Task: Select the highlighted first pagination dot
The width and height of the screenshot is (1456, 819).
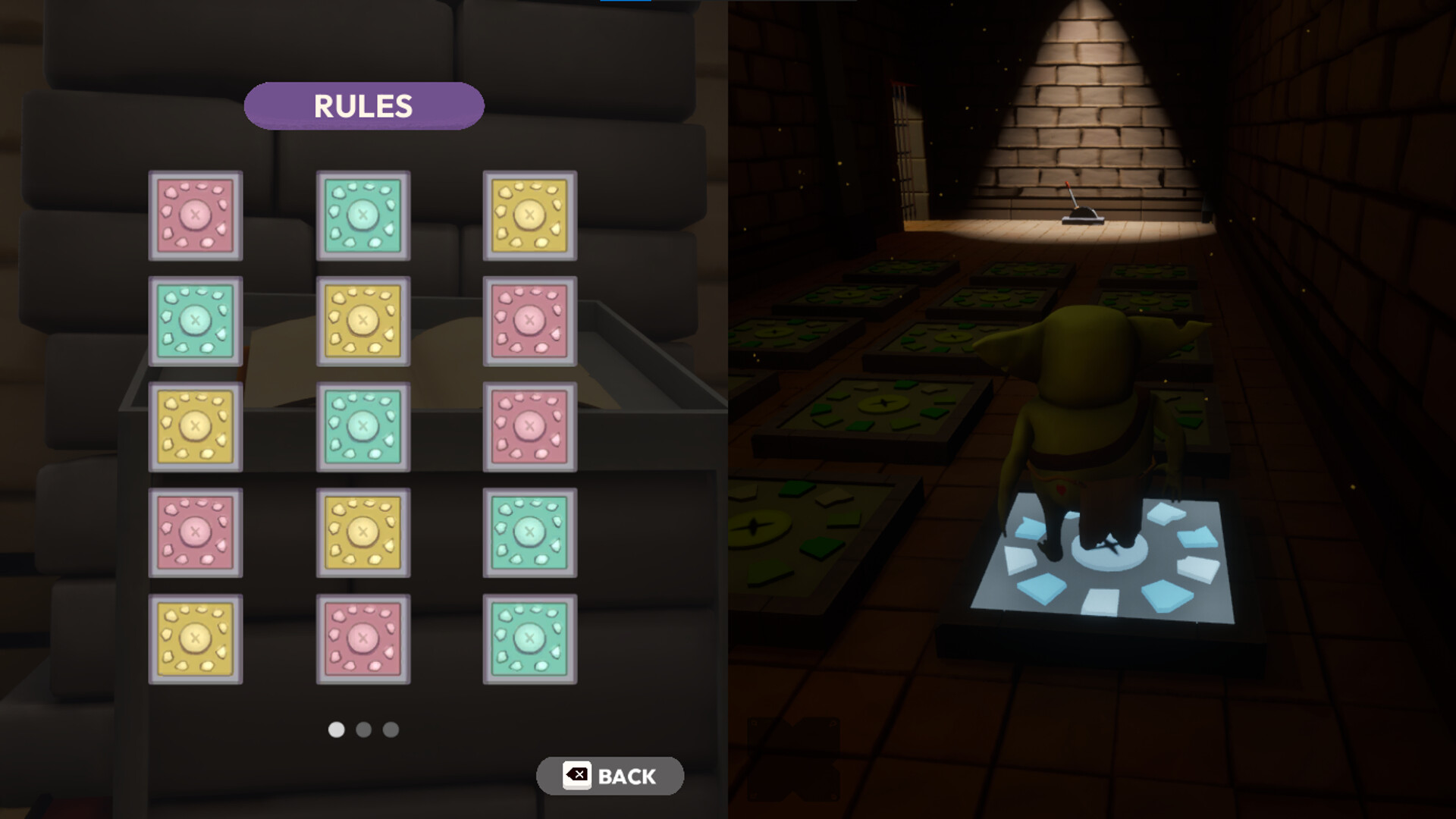Action: 337,730
